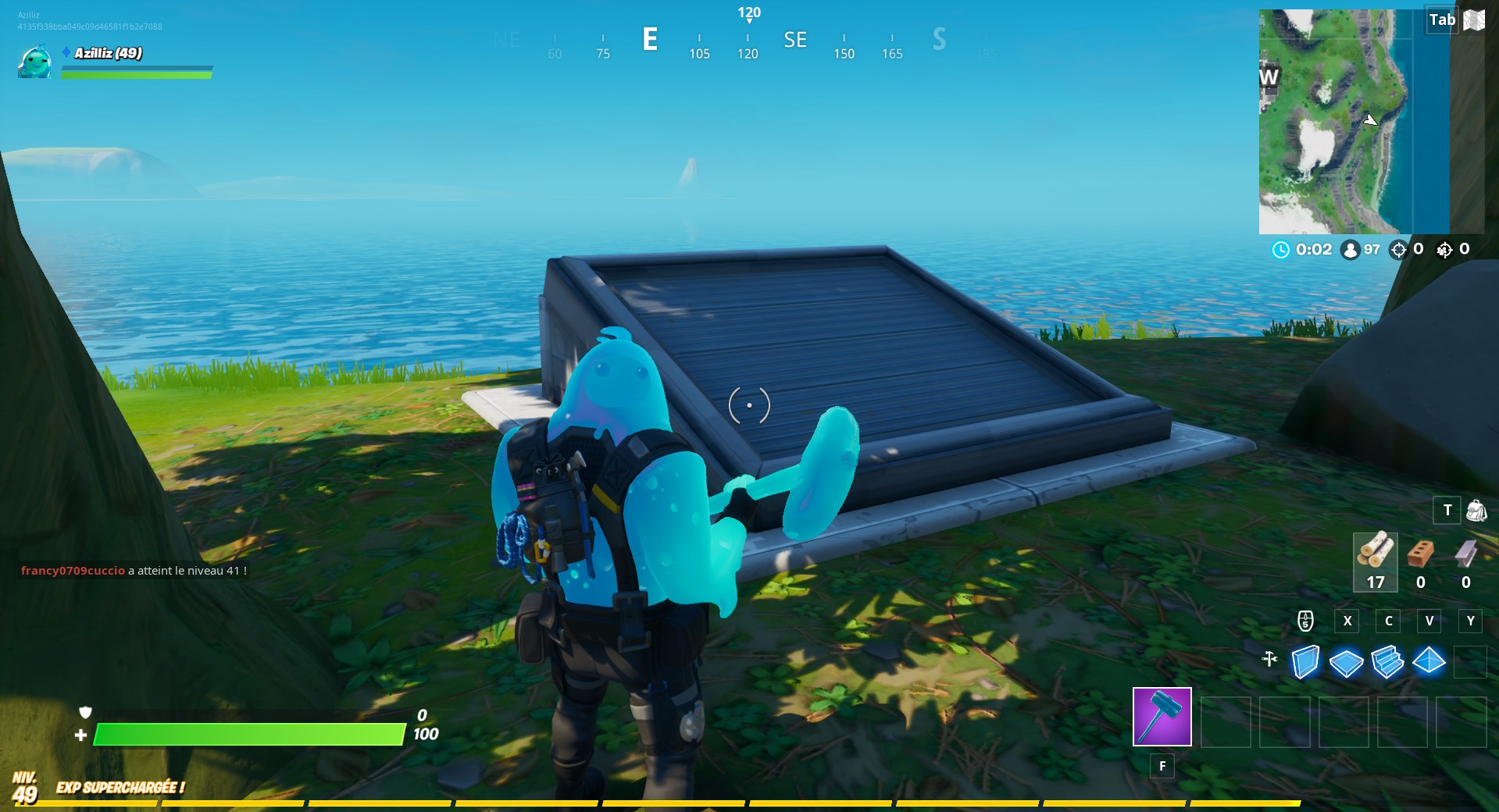Select the pickaxe in the hotbar
Viewport: 1499px width, 812px height.
tap(1162, 717)
